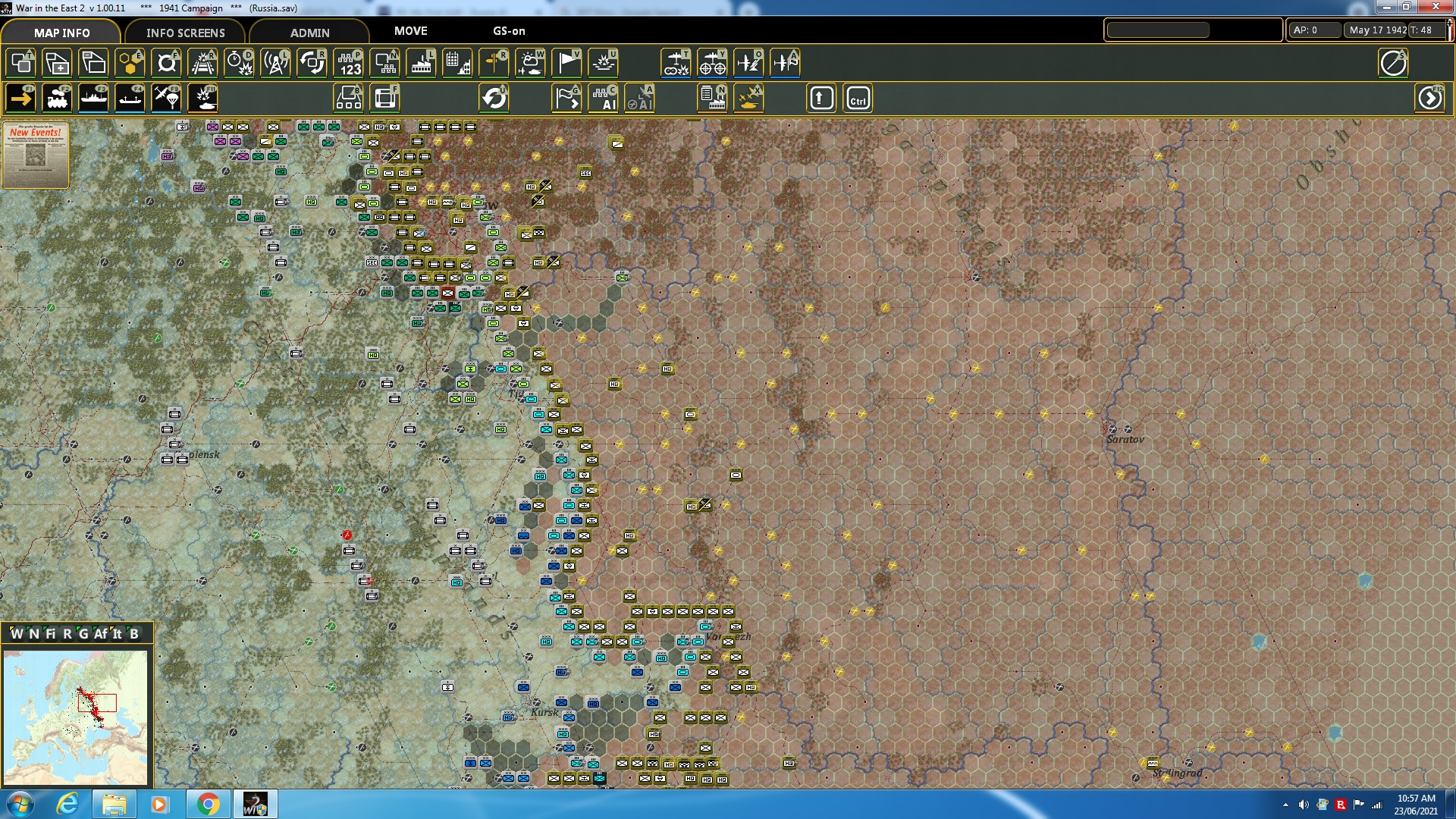Select the air transport F9 mode
Viewport: 1456px width, 819px height.
(165, 97)
